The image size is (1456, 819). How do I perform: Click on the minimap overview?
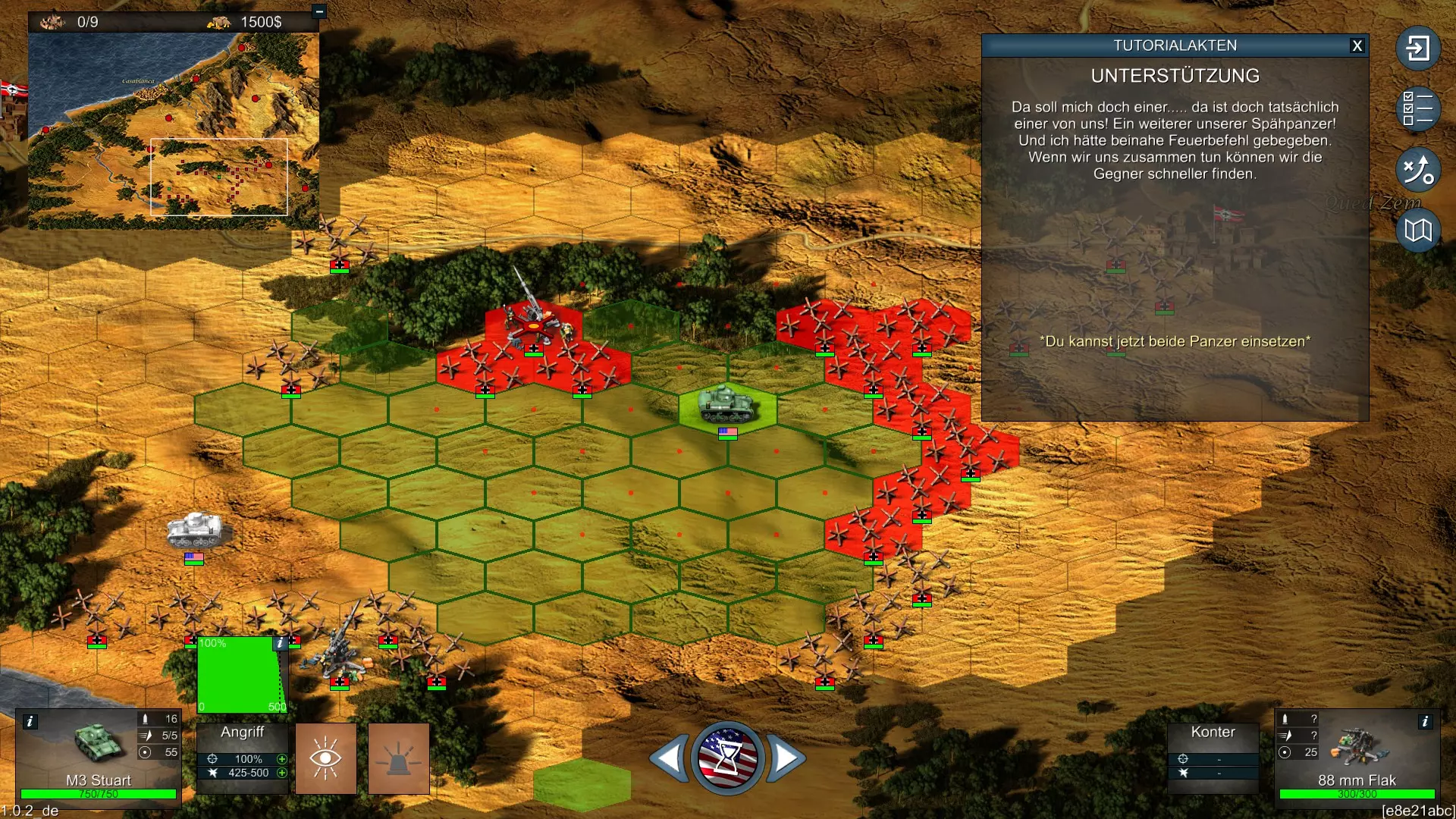tap(173, 130)
